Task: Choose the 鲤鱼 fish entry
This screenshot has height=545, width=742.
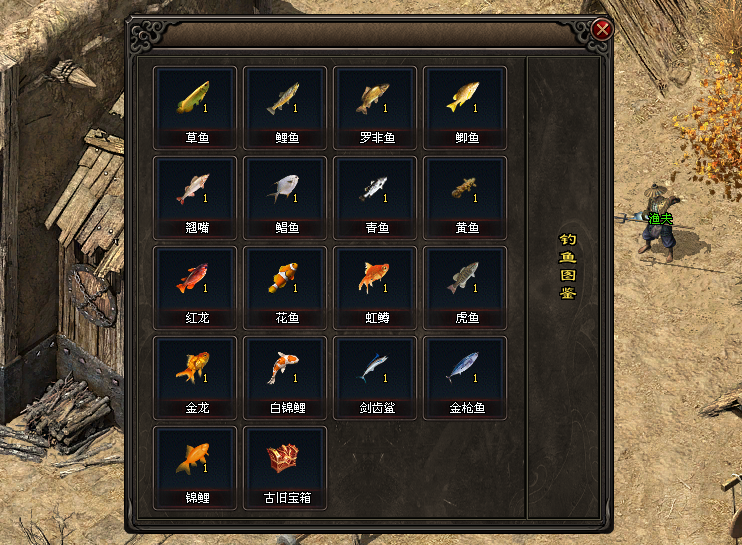Action: click(285, 100)
